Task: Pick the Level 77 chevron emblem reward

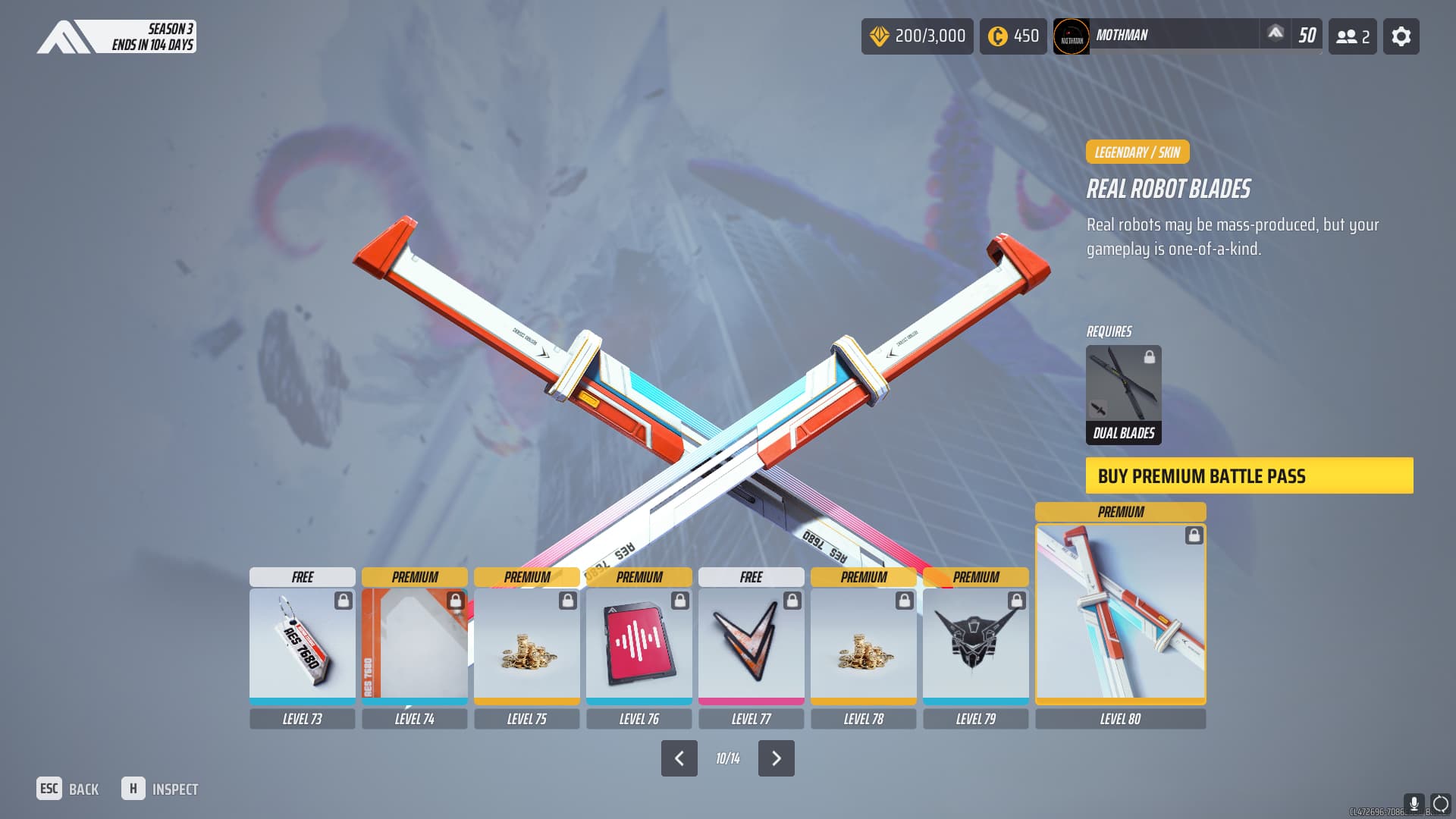Action: coord(751,645)
